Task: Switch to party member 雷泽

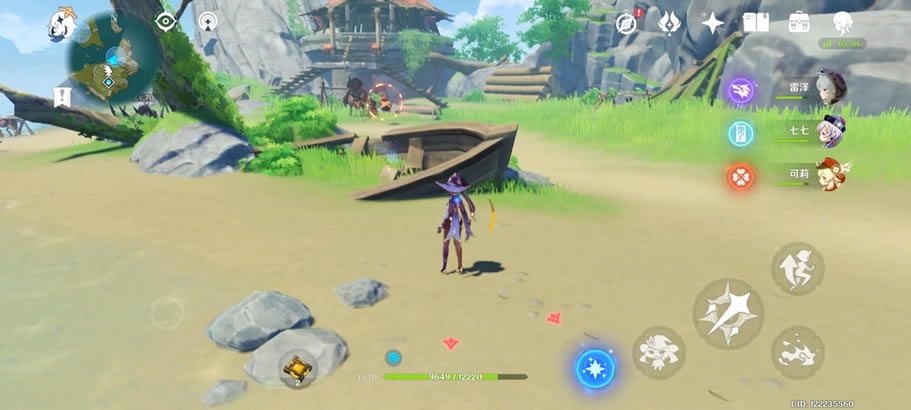Action: [829, 88]
